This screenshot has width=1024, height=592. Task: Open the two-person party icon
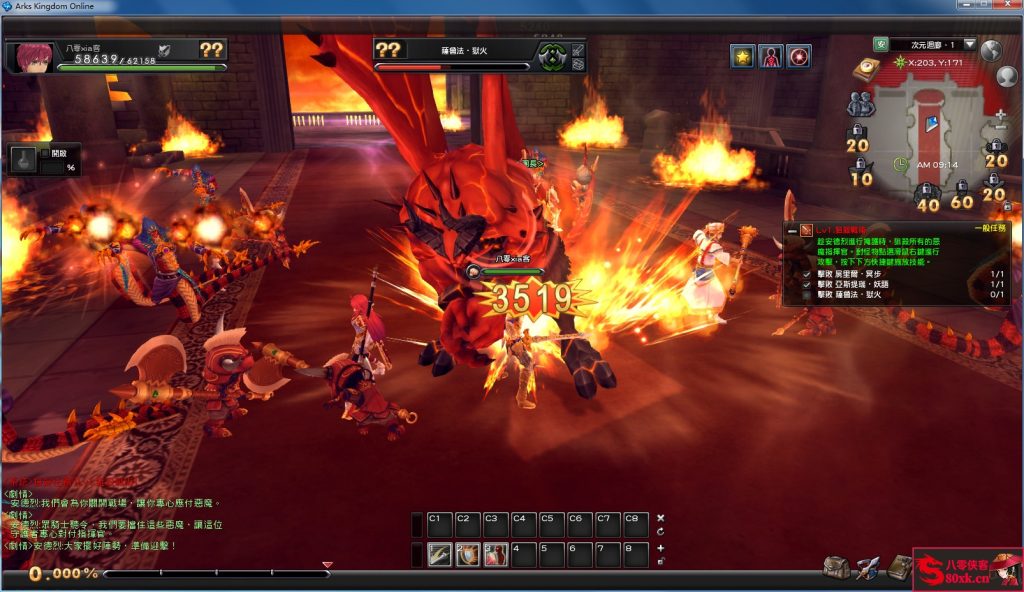860,102
